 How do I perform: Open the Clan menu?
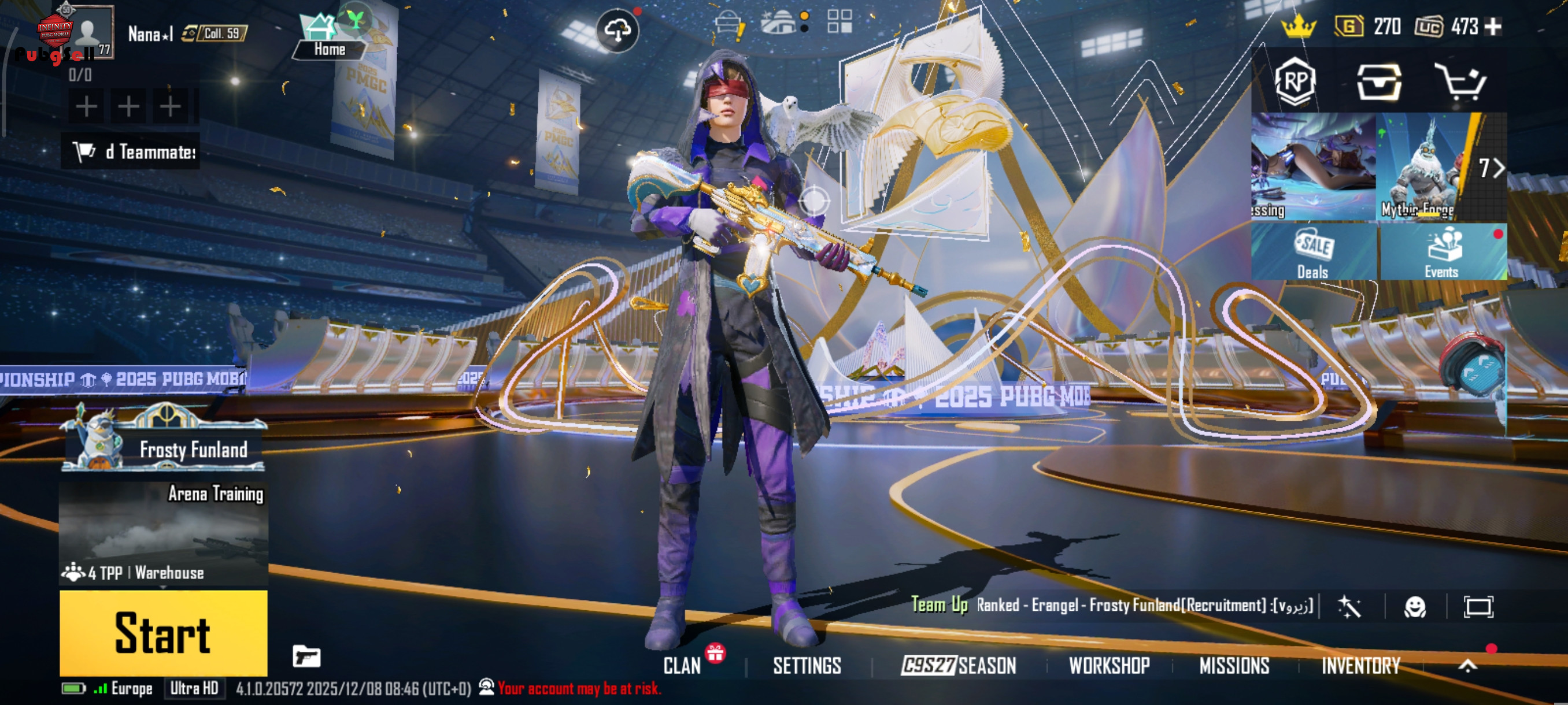coord(682,666)
